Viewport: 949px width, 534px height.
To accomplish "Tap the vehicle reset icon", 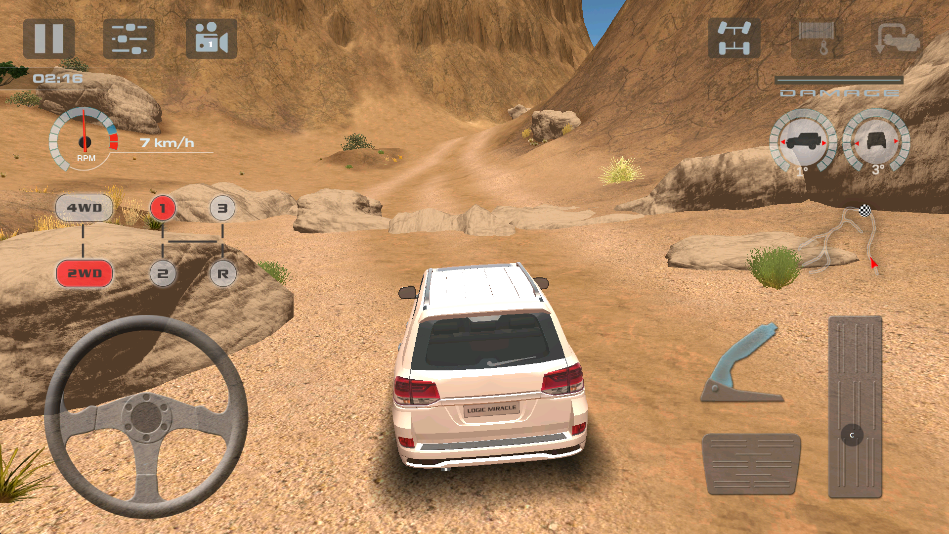I will [x=896, y=39].
